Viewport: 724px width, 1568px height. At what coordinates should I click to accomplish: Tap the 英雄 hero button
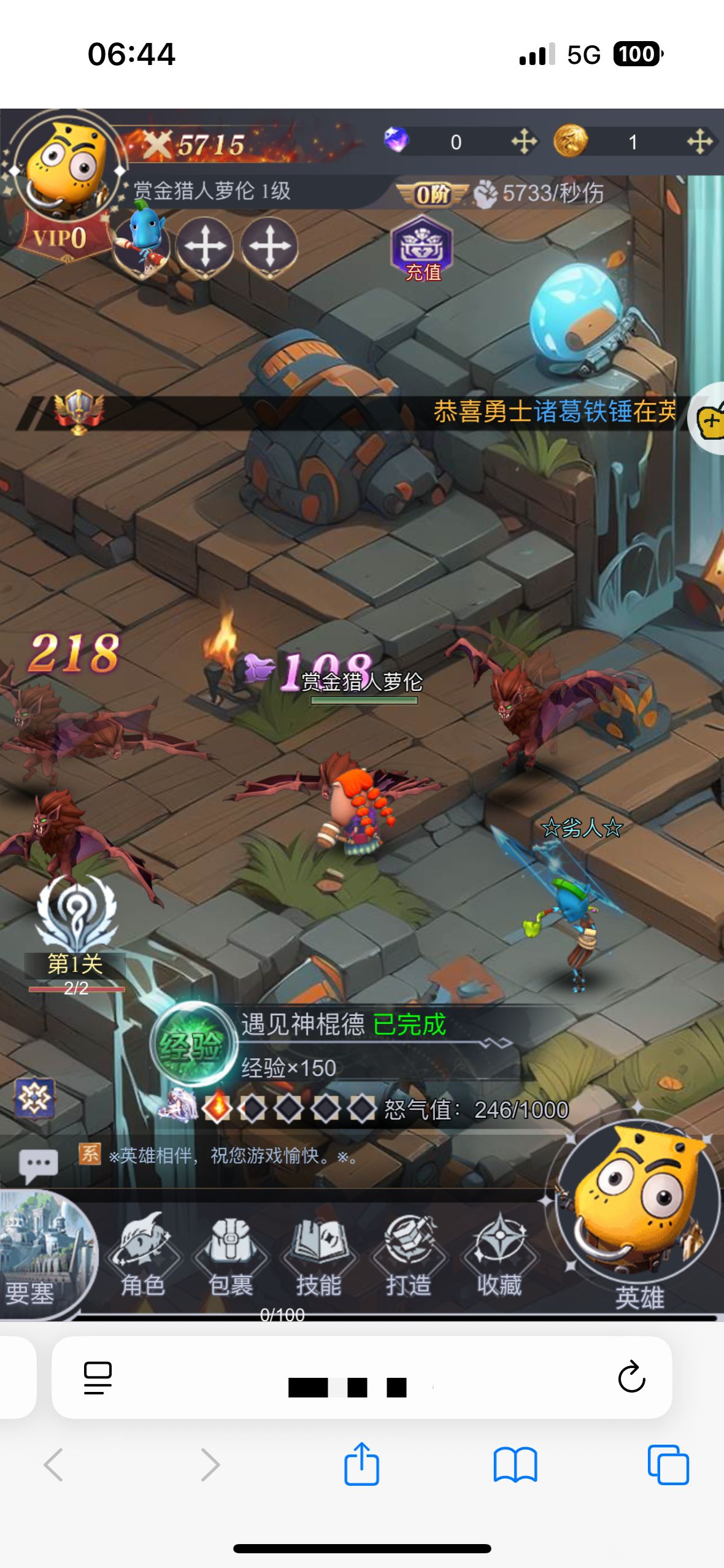point(638,1213)
